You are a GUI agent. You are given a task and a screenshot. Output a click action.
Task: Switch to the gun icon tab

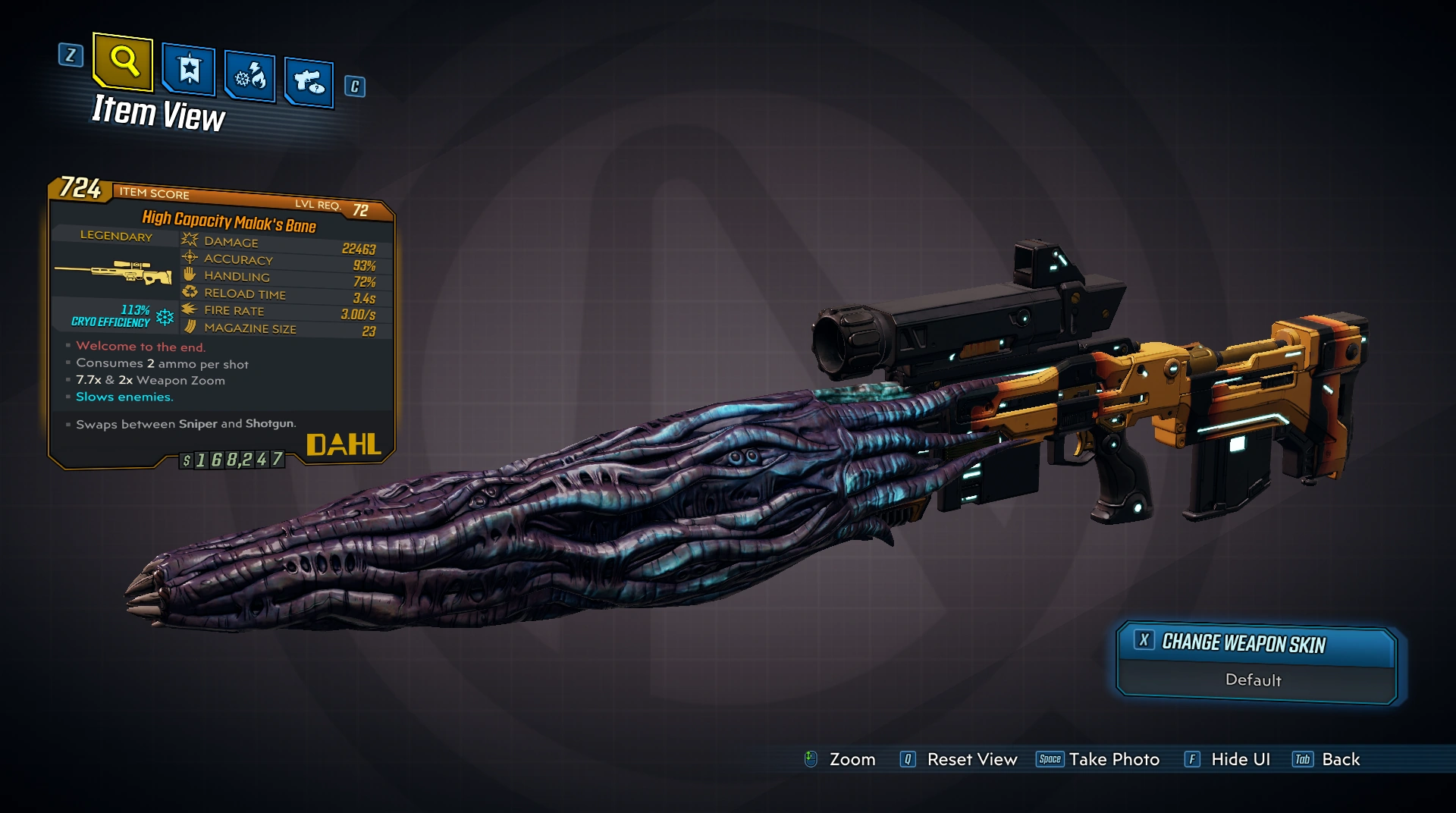pos(309,81)
